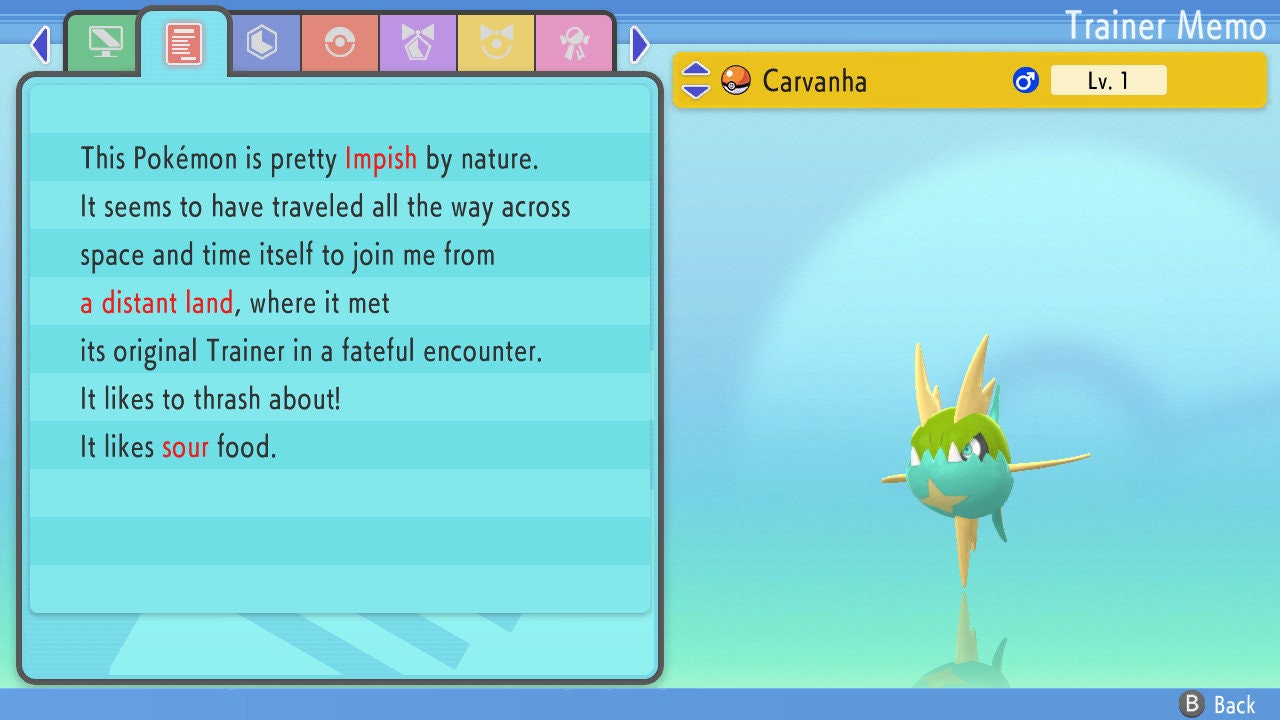1280x720 pixels.
Task: Select the red Trainer Memo document tab
Action: 184,43
